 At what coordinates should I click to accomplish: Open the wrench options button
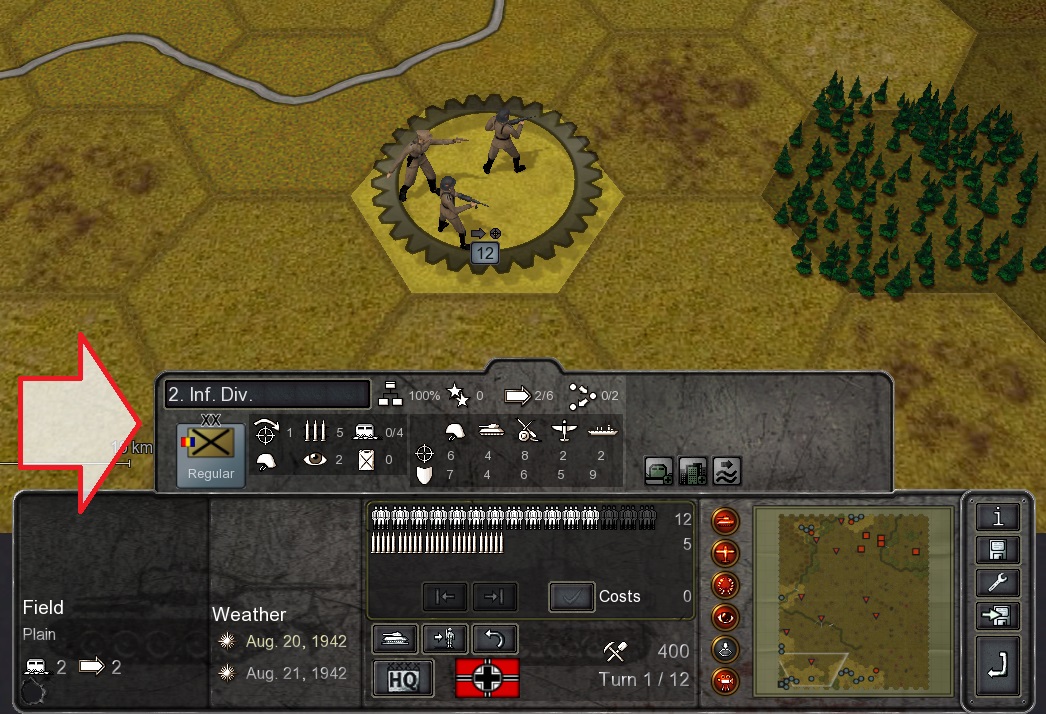click(999, 583)
